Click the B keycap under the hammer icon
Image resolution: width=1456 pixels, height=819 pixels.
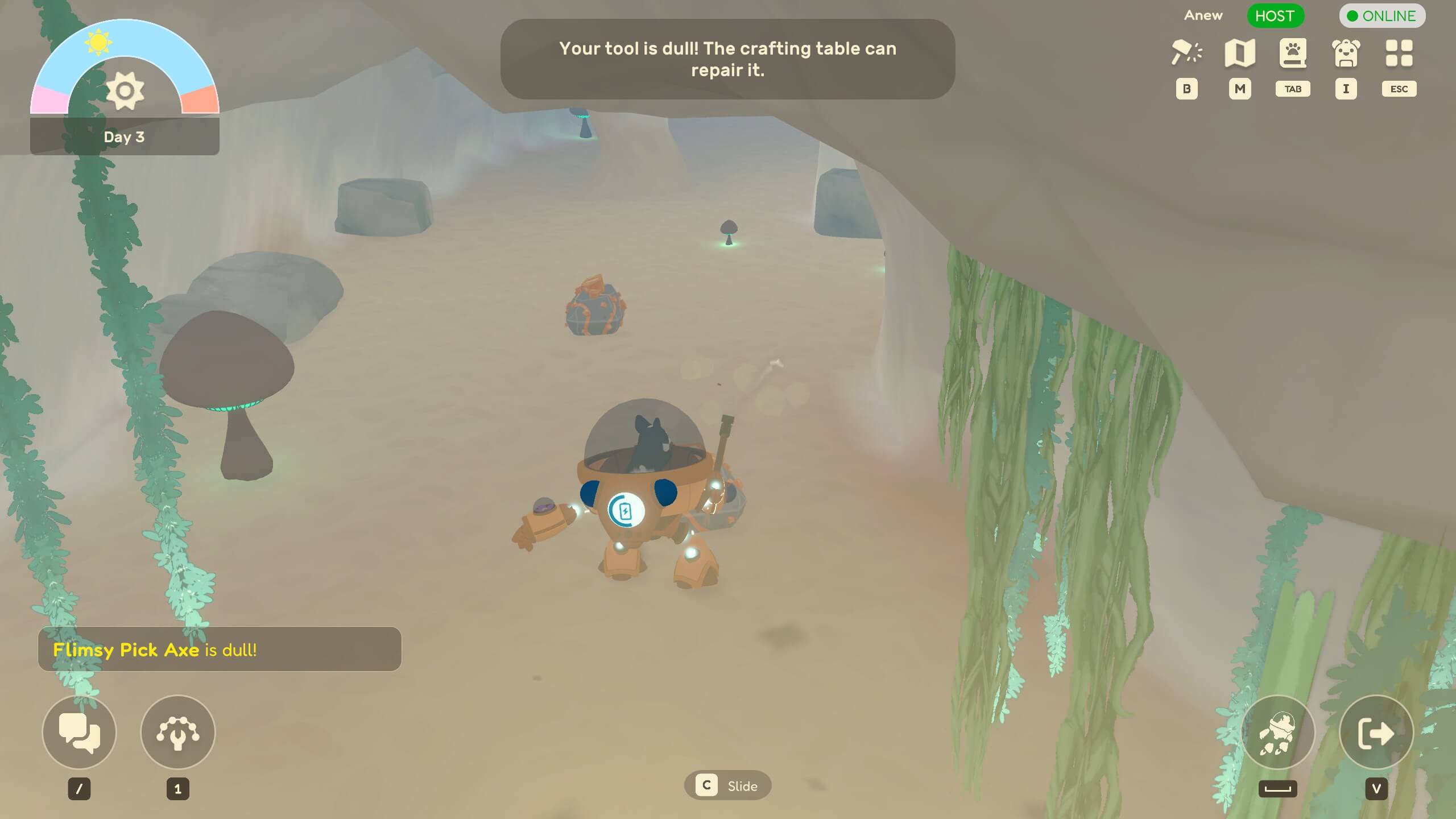tap(1186, 89)
